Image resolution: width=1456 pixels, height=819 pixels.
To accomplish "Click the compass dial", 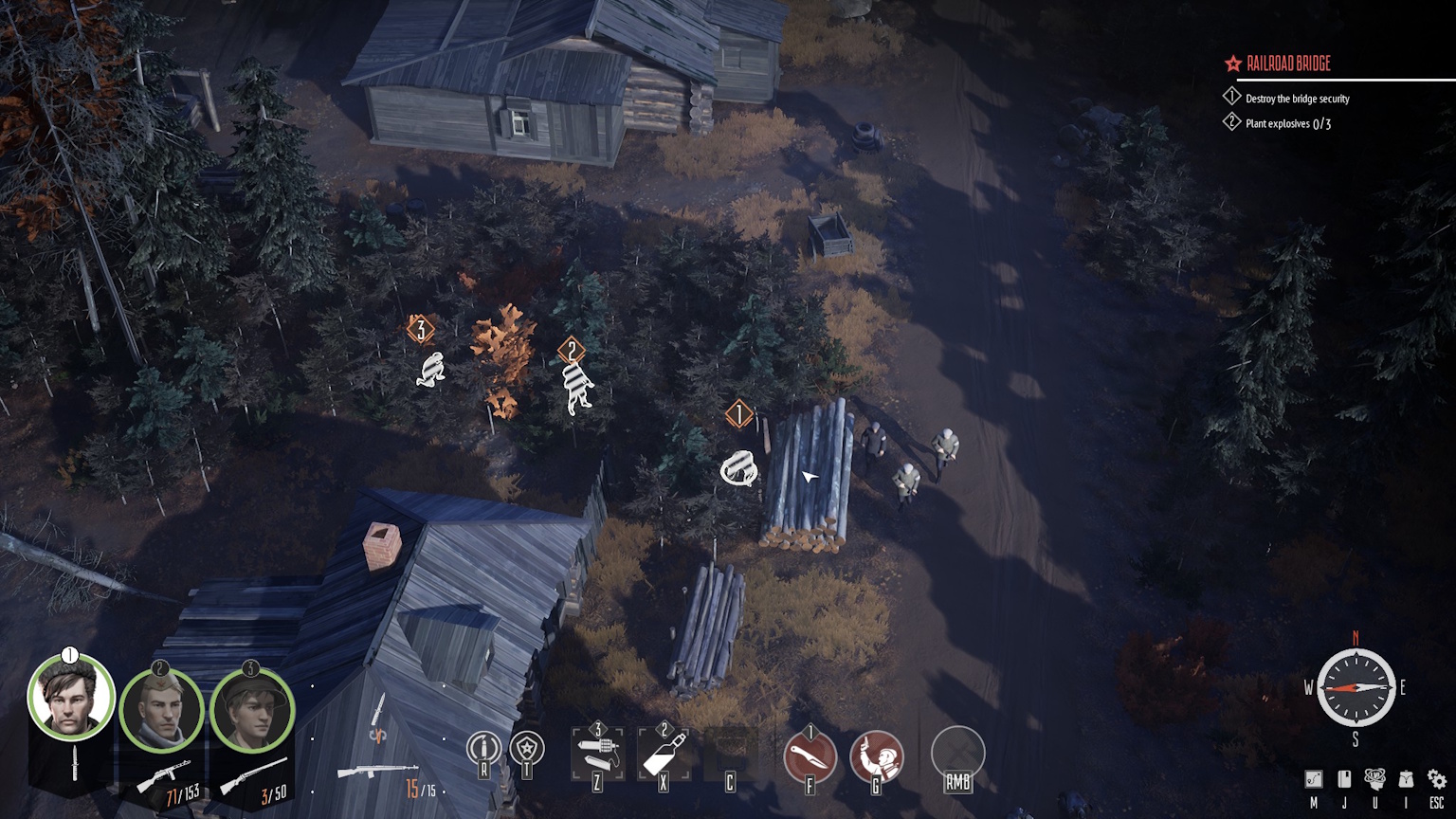I will pos(1356,687).
